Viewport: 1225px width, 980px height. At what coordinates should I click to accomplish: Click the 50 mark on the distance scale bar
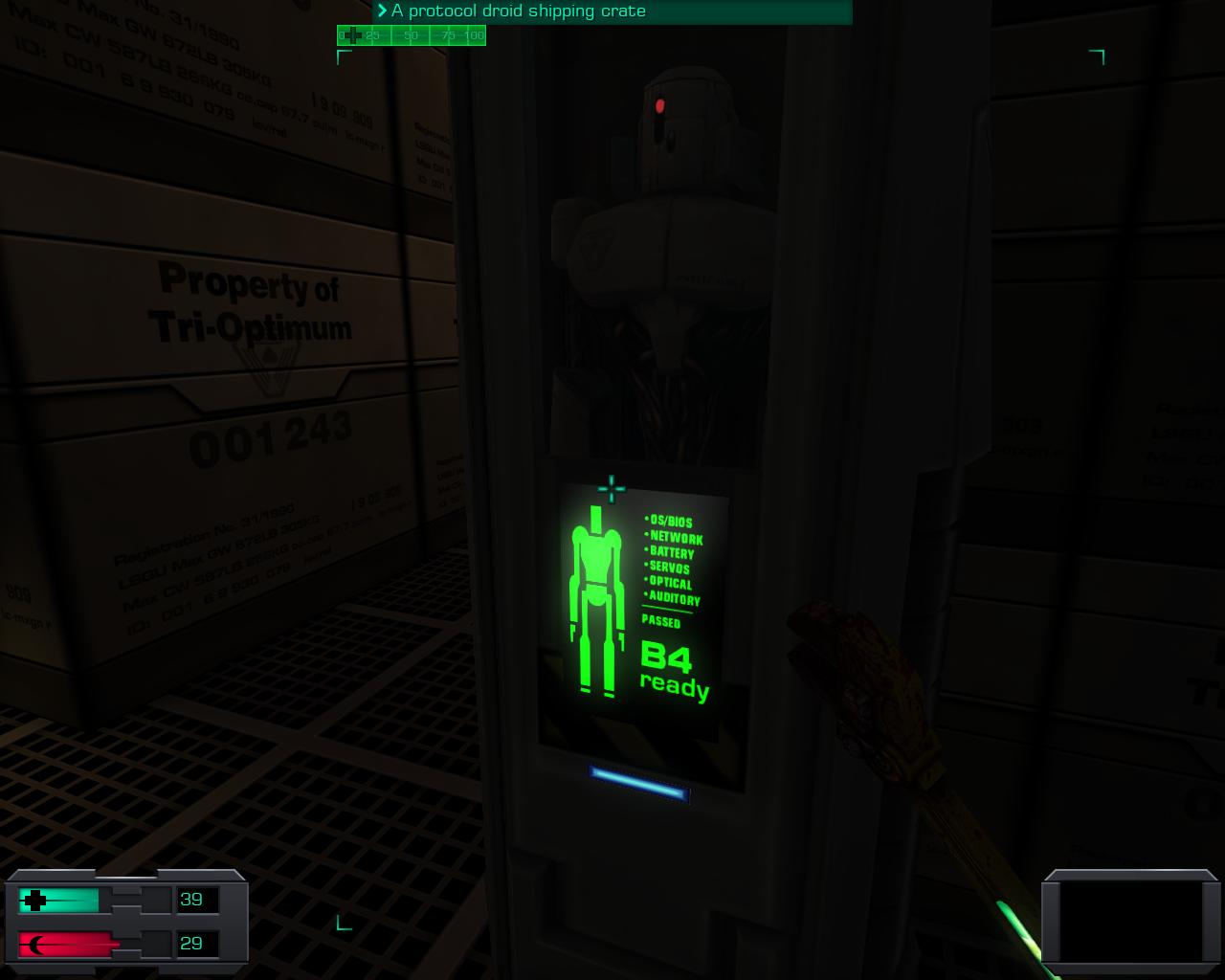click(x=410, y=35)
